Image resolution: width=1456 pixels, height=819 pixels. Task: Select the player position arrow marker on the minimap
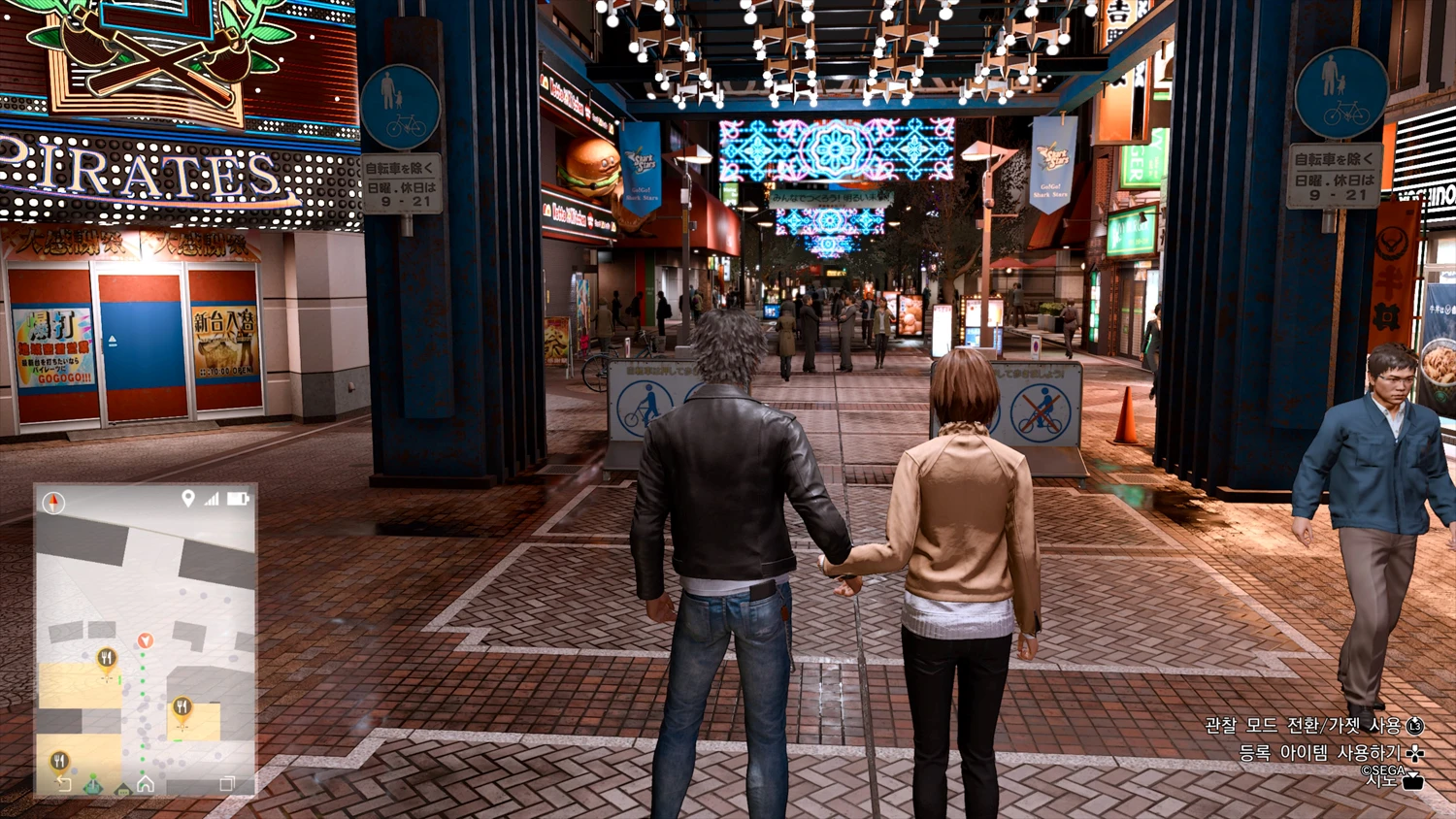coord(145,640)
